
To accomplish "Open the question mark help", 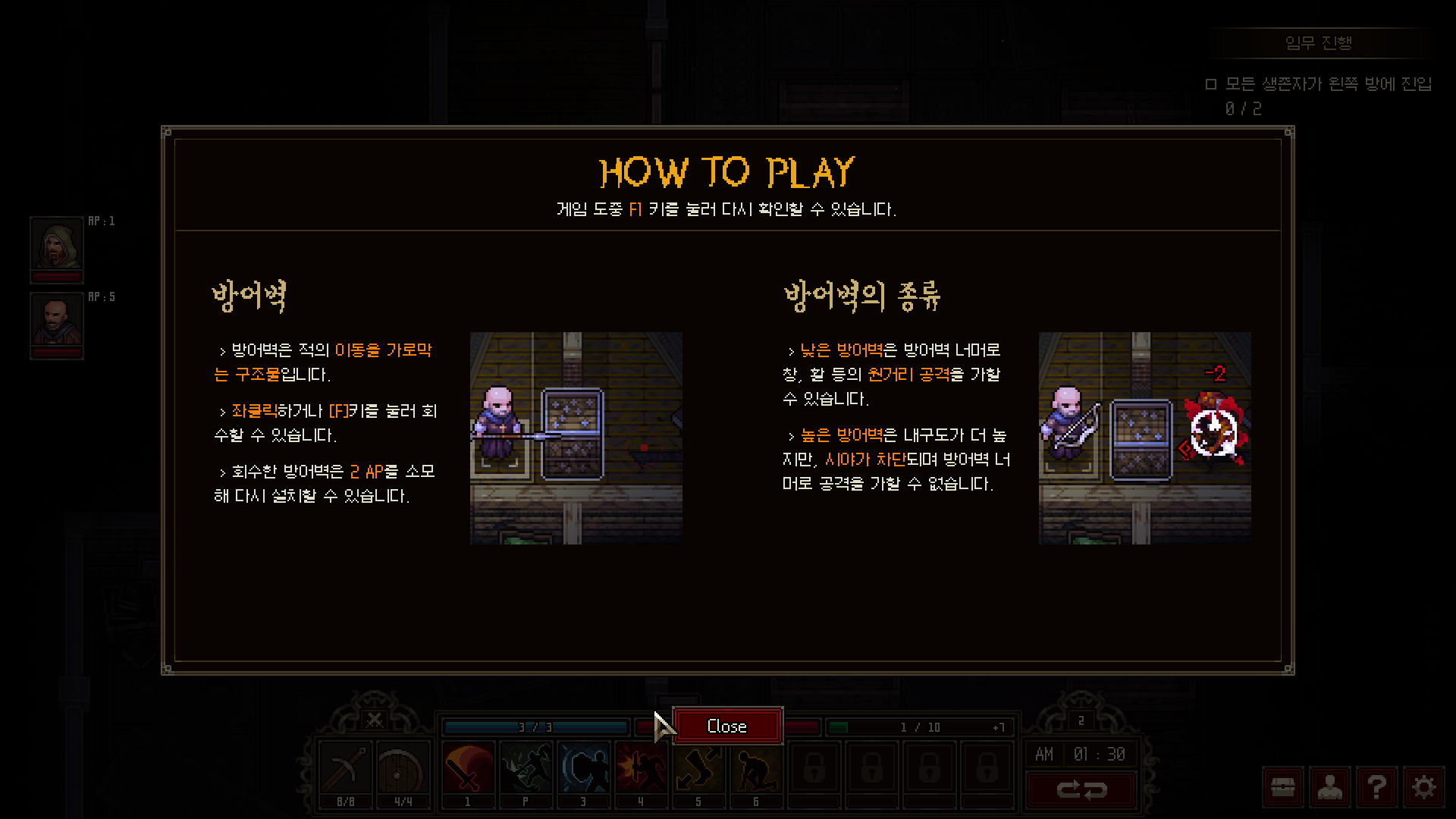I will pyautogui.click(x=1376, y=788).
